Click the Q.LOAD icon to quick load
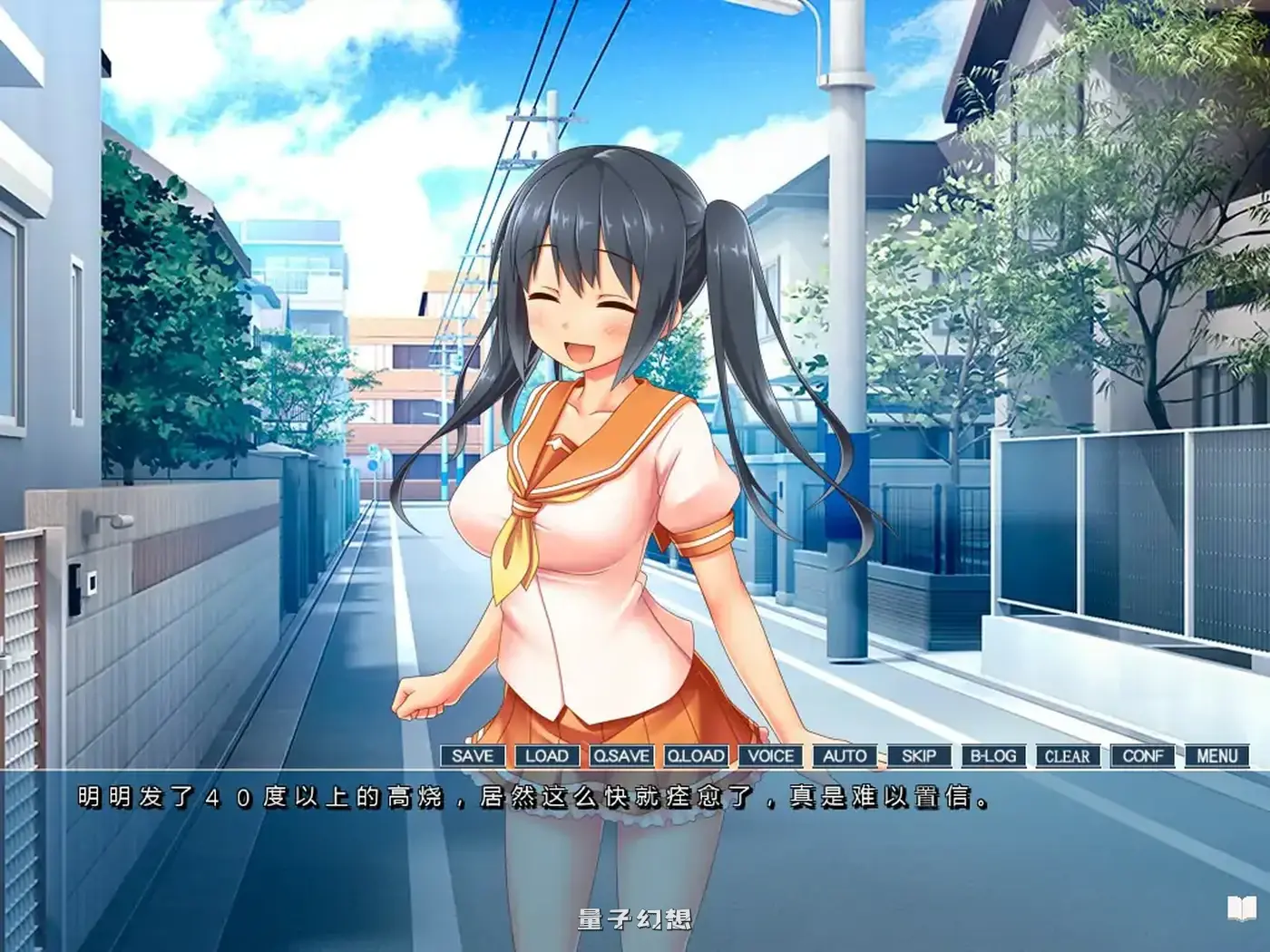The height and width of the screenshot is (952, 1270). click(694, 755)
